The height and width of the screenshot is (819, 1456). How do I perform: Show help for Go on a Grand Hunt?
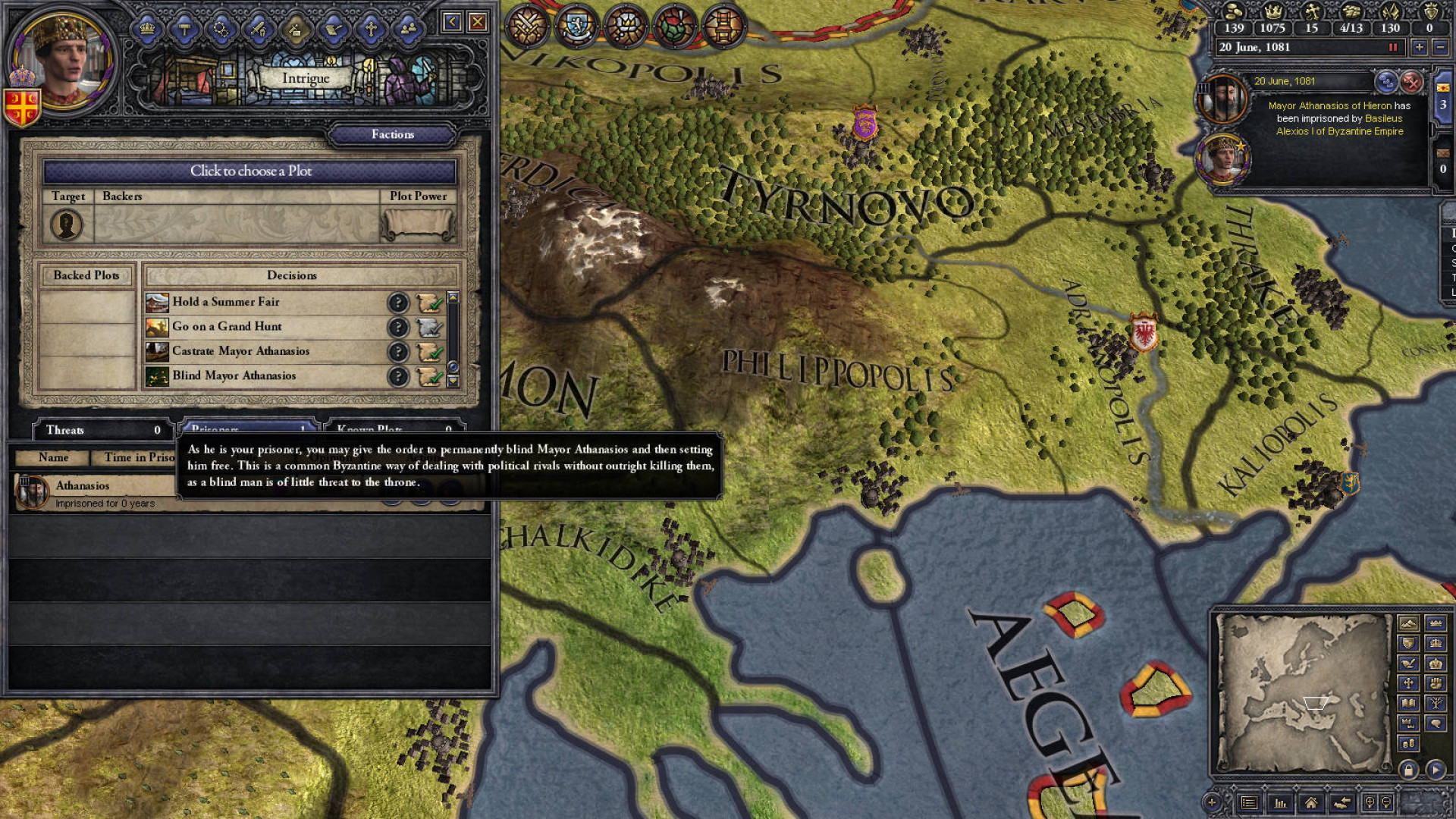pyautogui.click(x=397, y=327)
